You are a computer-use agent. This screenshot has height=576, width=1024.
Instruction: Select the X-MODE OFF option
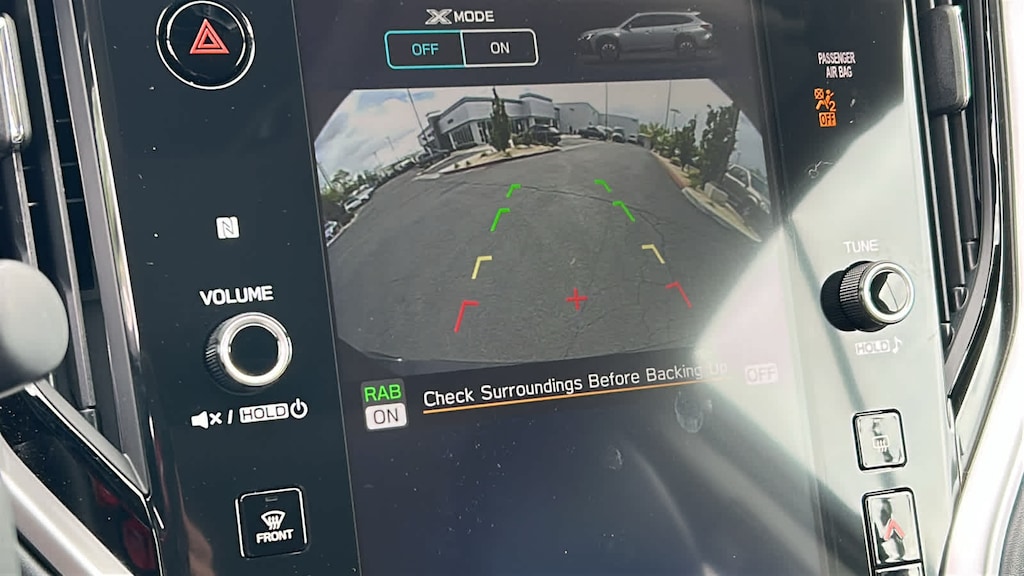tap(425, 48)
